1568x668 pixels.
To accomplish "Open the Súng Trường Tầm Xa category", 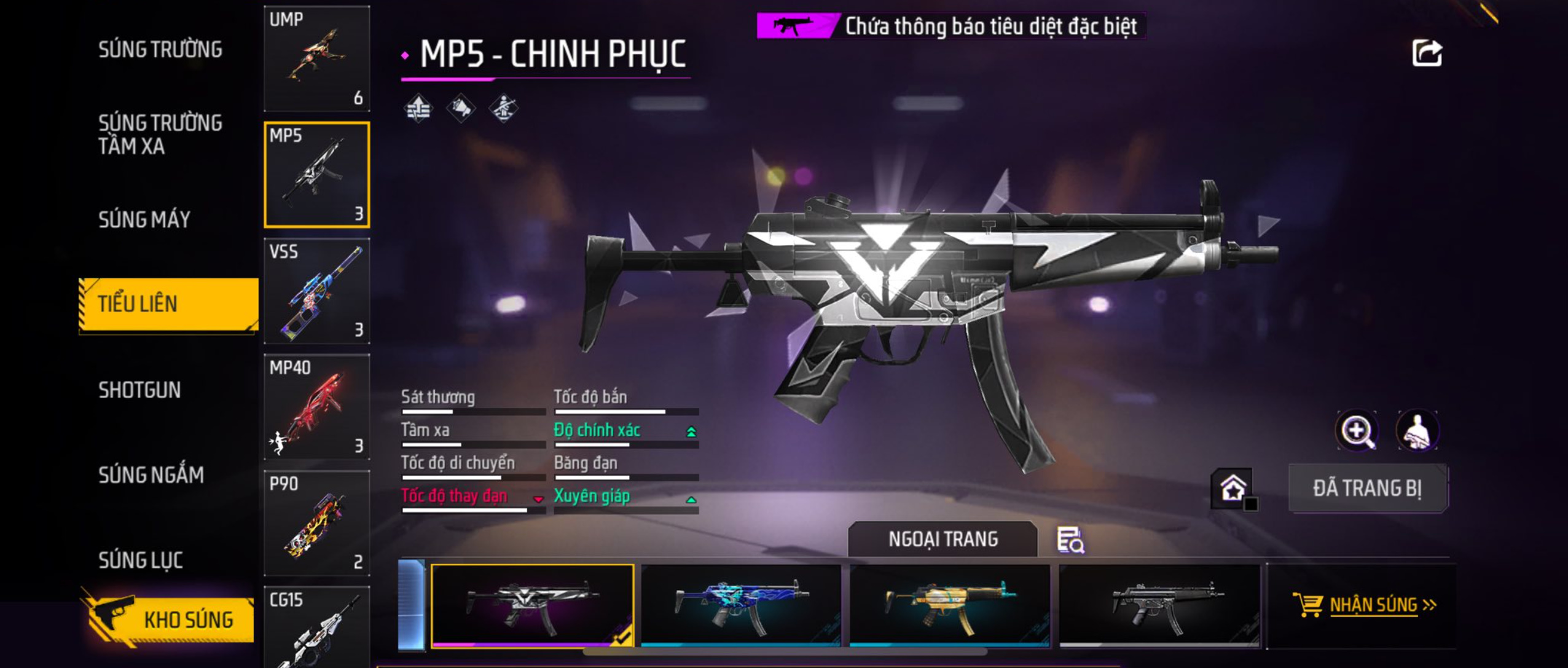I will pyautogui.click(x=160, y=134).
